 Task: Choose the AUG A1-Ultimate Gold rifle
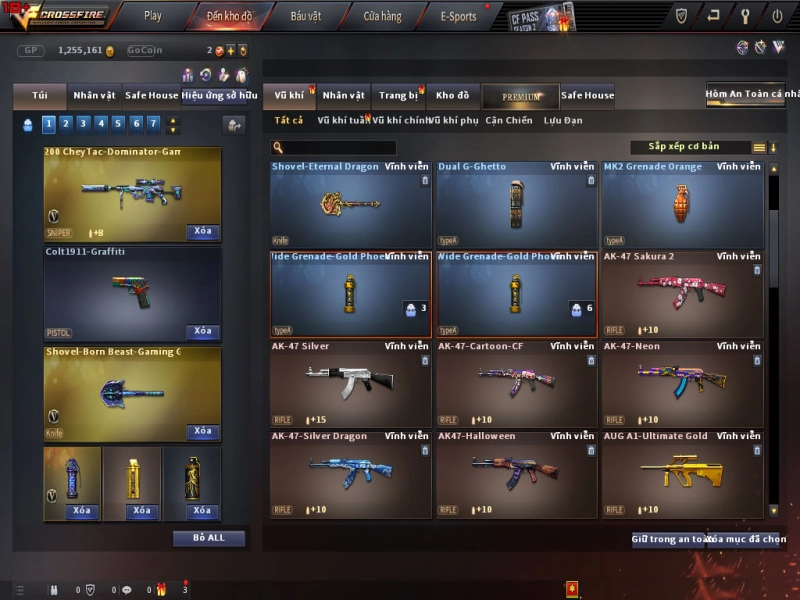(682, 472)
